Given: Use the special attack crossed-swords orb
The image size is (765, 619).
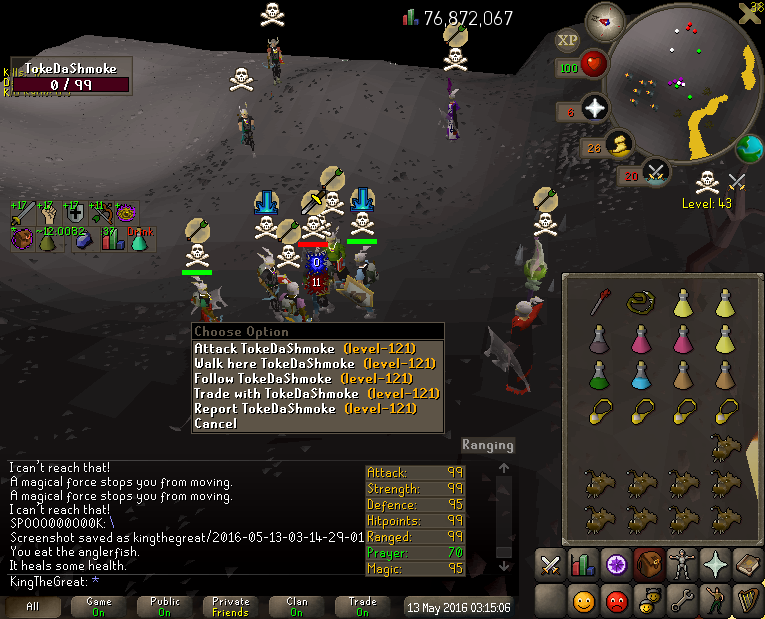Looking at the screenshot, I should [655, 173].
